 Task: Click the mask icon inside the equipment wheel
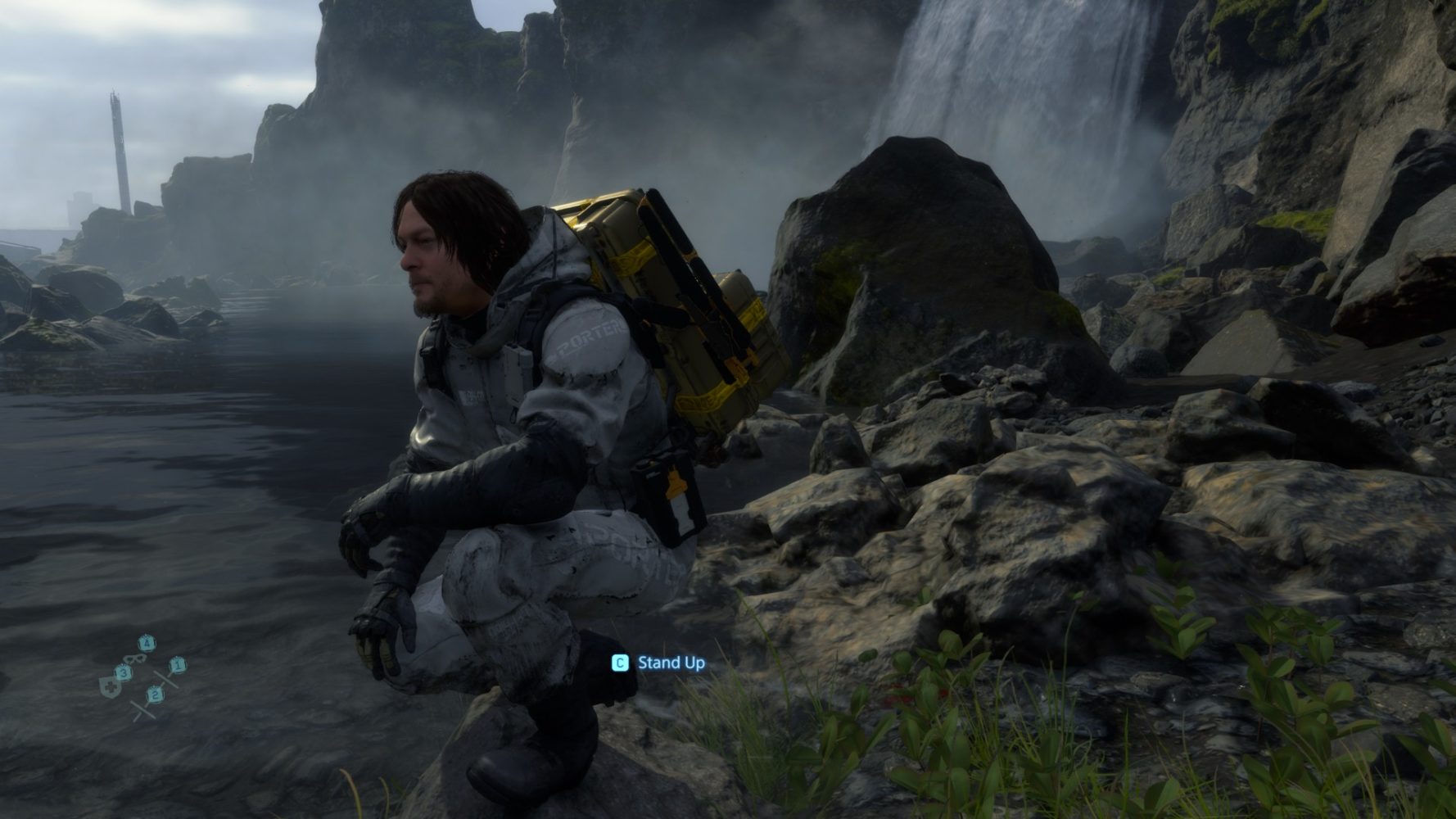point(134,658)
